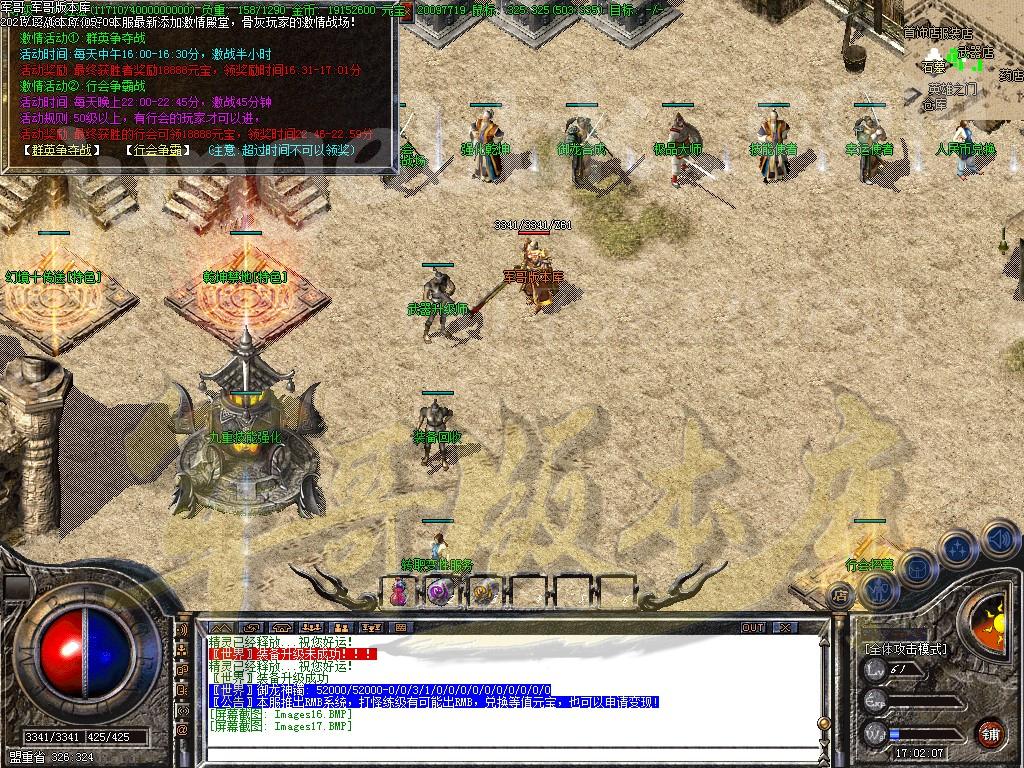Open the skills button with sparkle stars
This screenshot has width=1024, height=768.
tap(957, 547)
